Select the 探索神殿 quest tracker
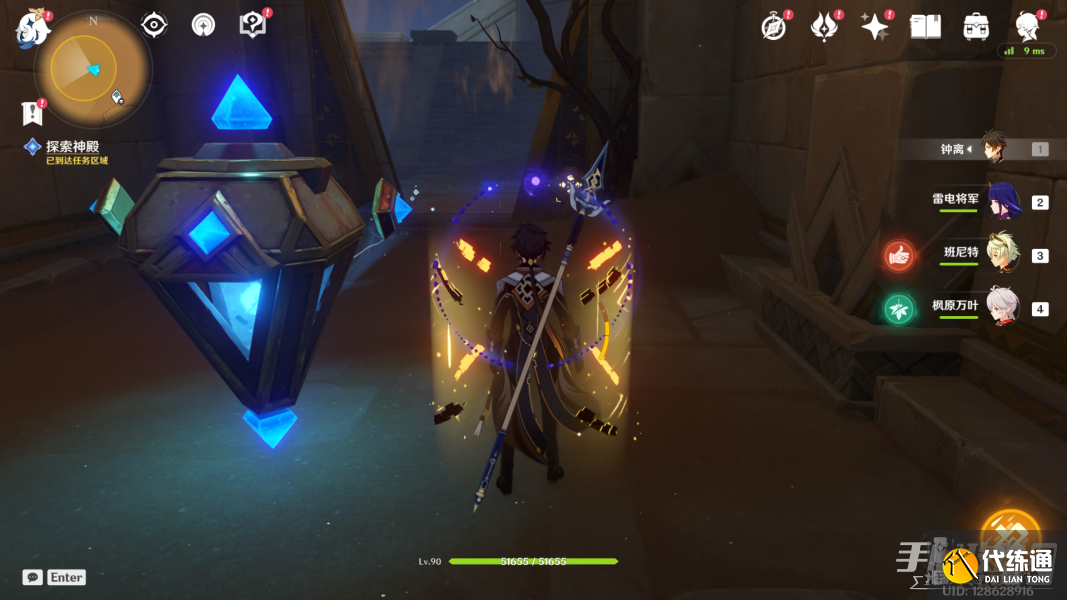 coord(72,147)
